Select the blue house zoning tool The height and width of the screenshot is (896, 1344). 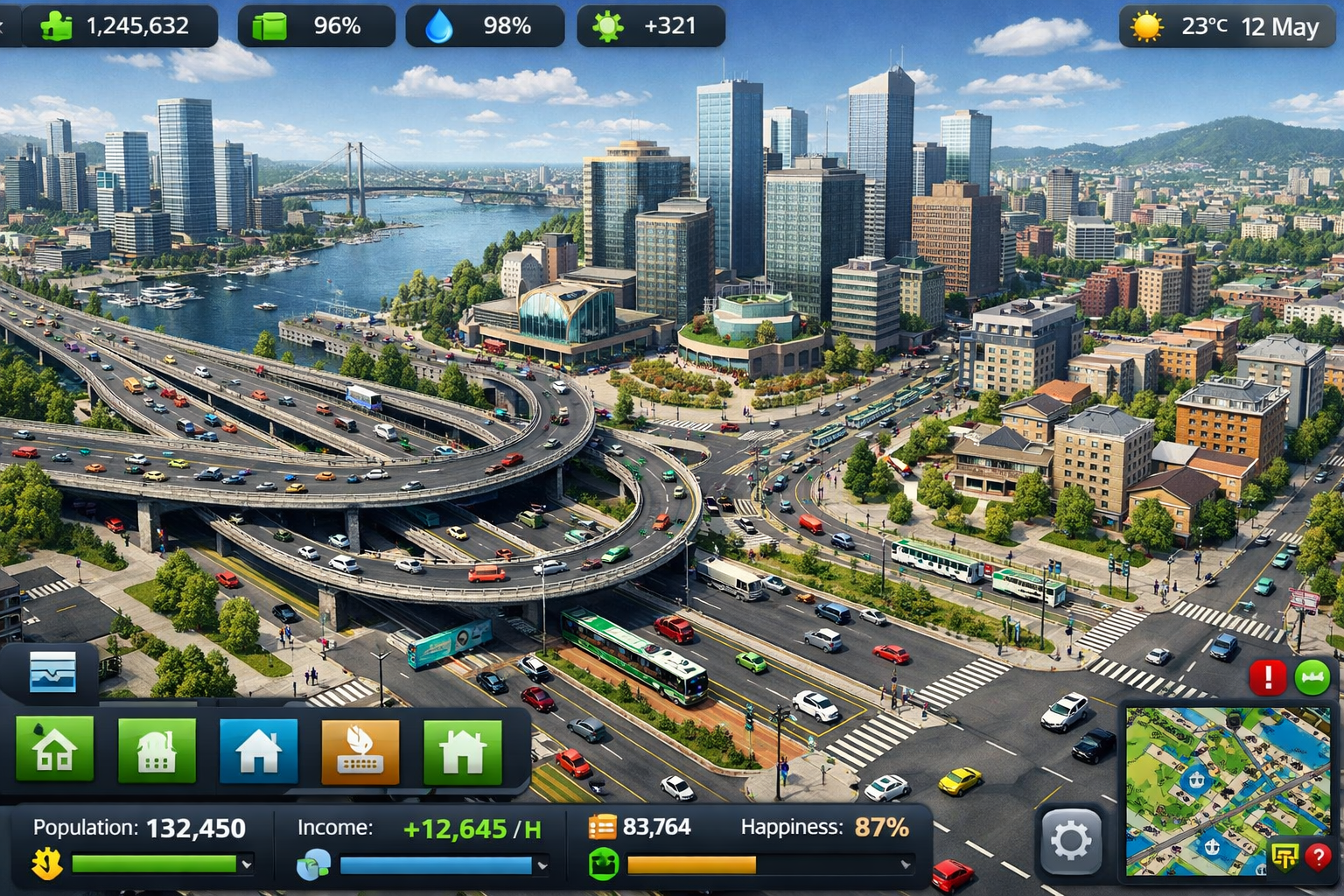(x=257, y=751)
